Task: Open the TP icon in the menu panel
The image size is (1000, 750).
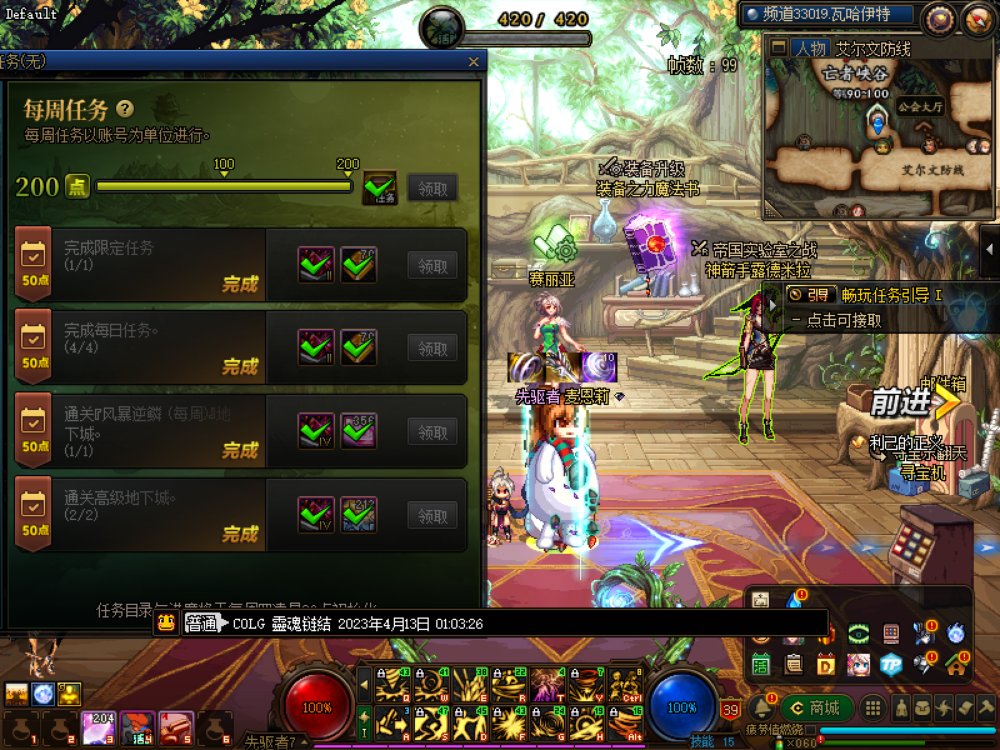Action: 891,663
